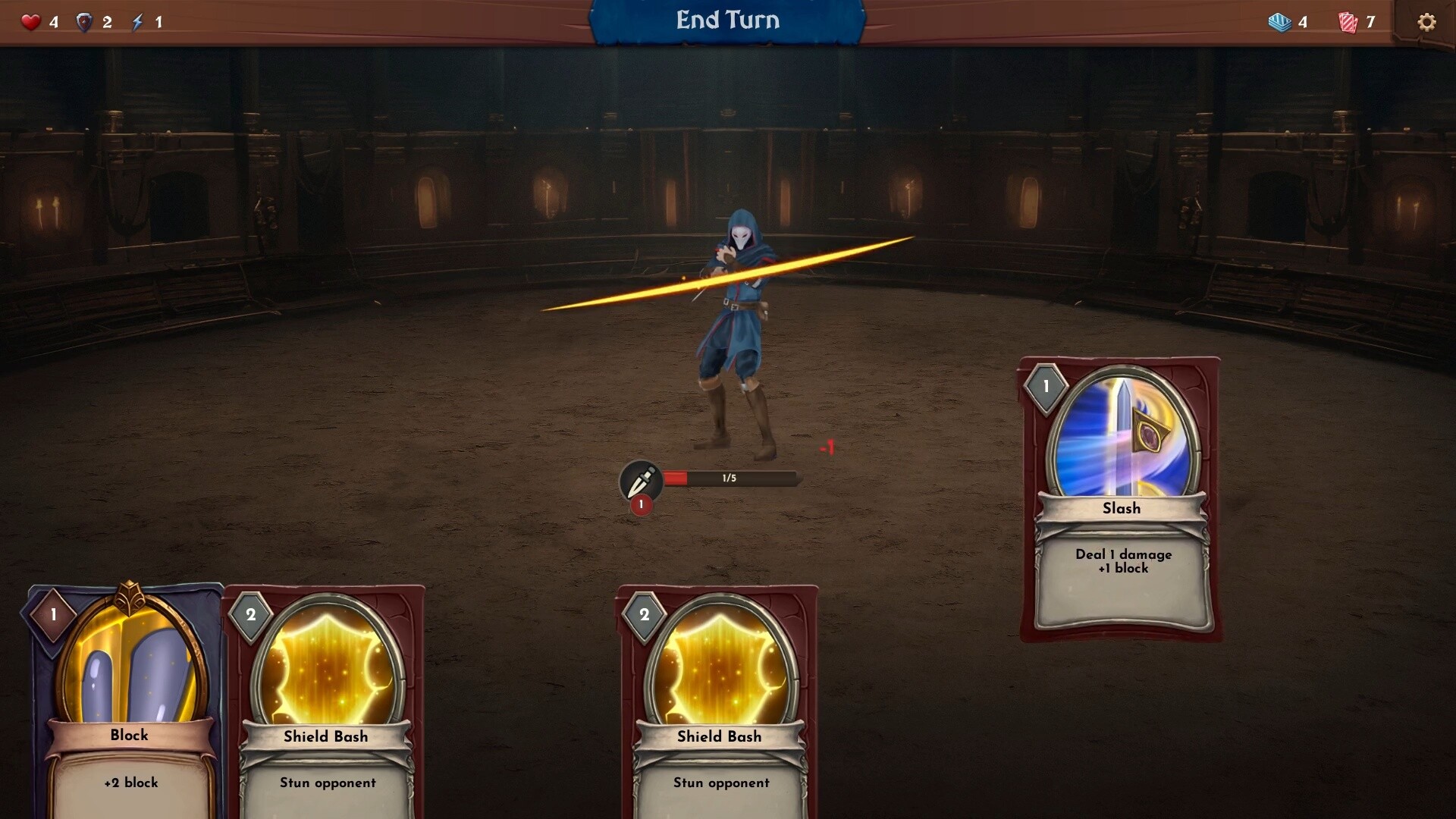Click the red attack badge under the dagger
Viewport: 1456px width, 819px height.
click(641, 503)
